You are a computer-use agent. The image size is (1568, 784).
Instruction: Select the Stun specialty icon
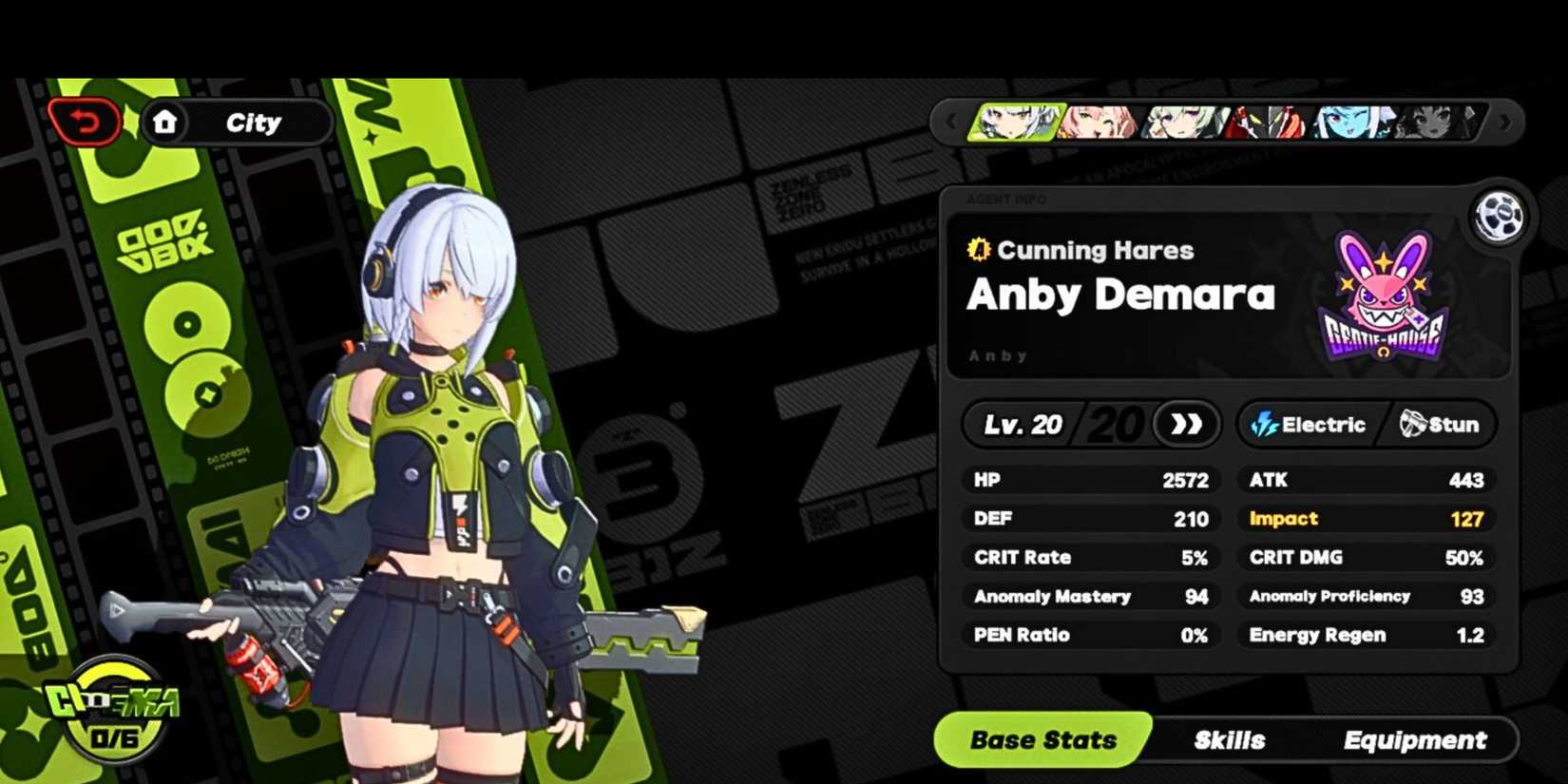click(x=1411, y=425)
